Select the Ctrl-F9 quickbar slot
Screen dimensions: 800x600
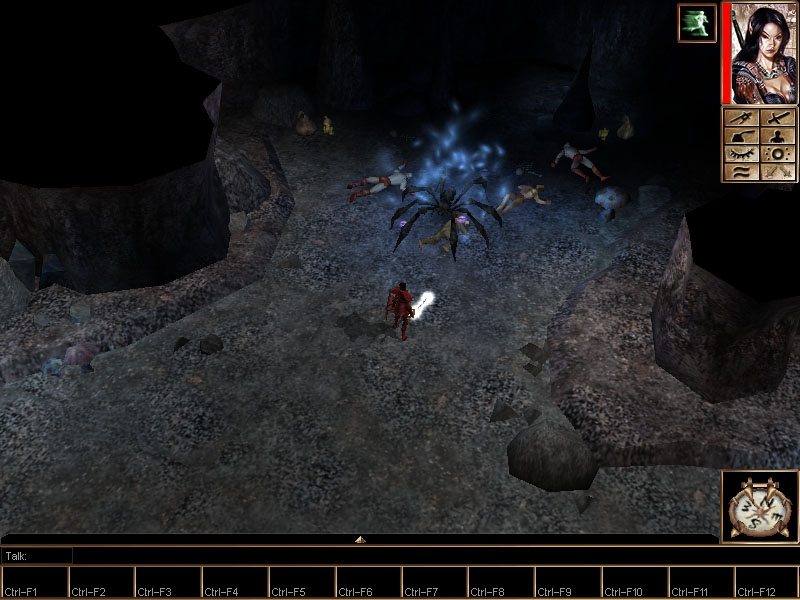(568, 582)
